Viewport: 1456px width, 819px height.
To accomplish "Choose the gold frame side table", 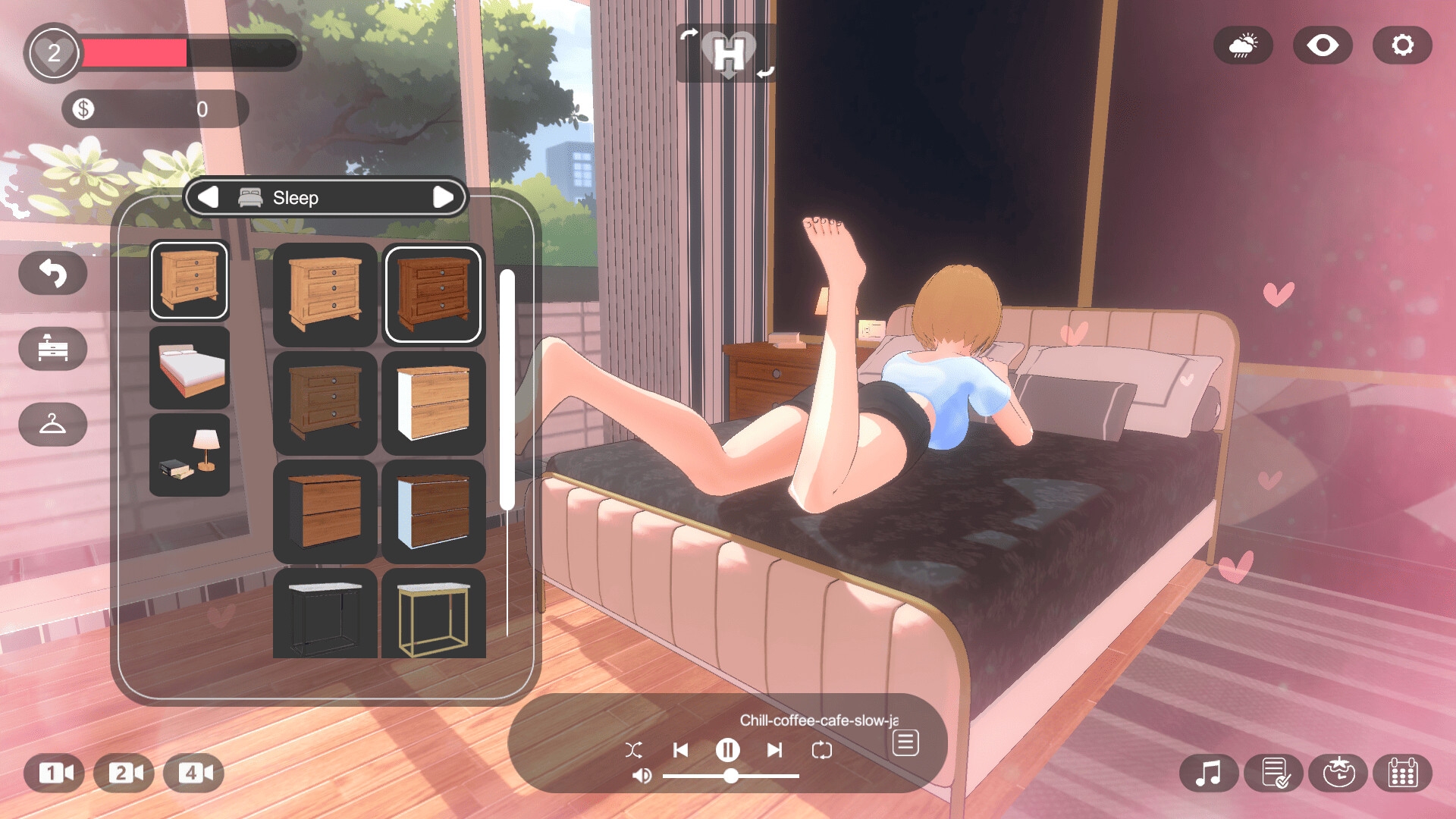I will pyautogui.click(x=433, y=614).
